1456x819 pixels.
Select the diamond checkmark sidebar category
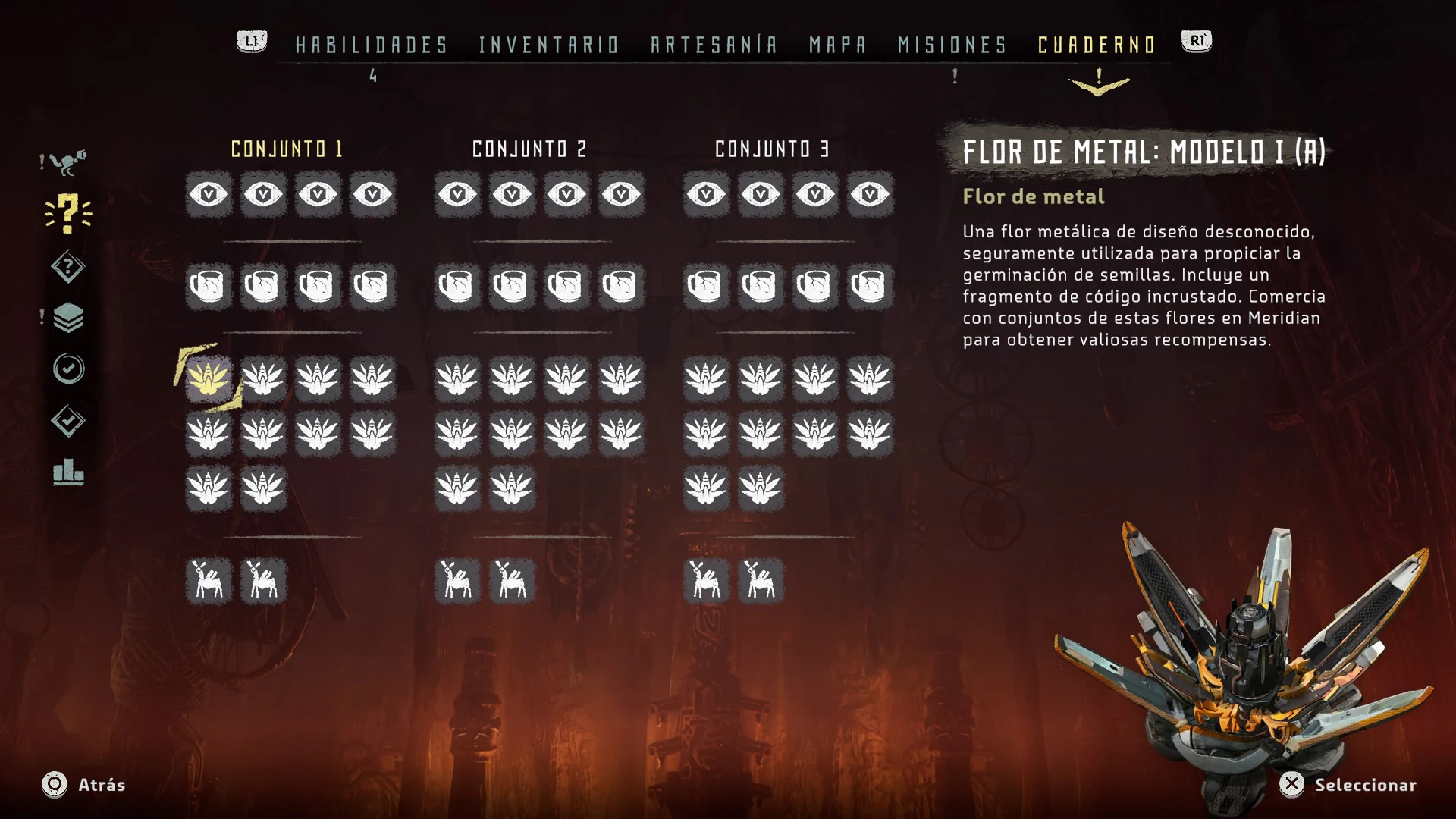click(68, 421)
